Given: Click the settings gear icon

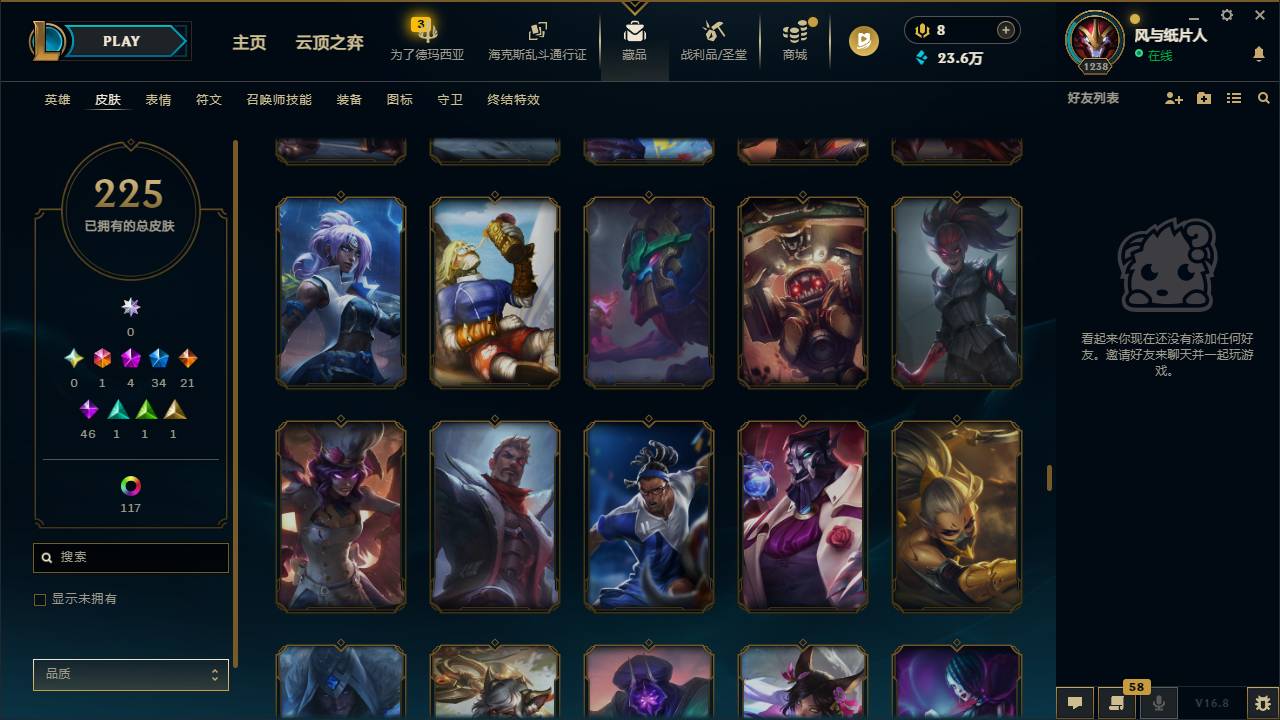Looking at the screenshot, I should point(1226,15).
